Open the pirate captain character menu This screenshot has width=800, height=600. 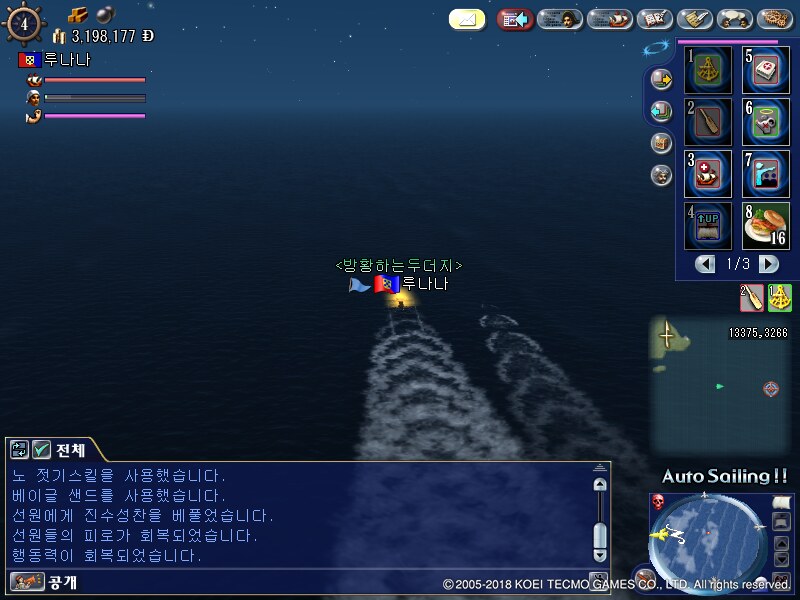click(x=560, y=19)
